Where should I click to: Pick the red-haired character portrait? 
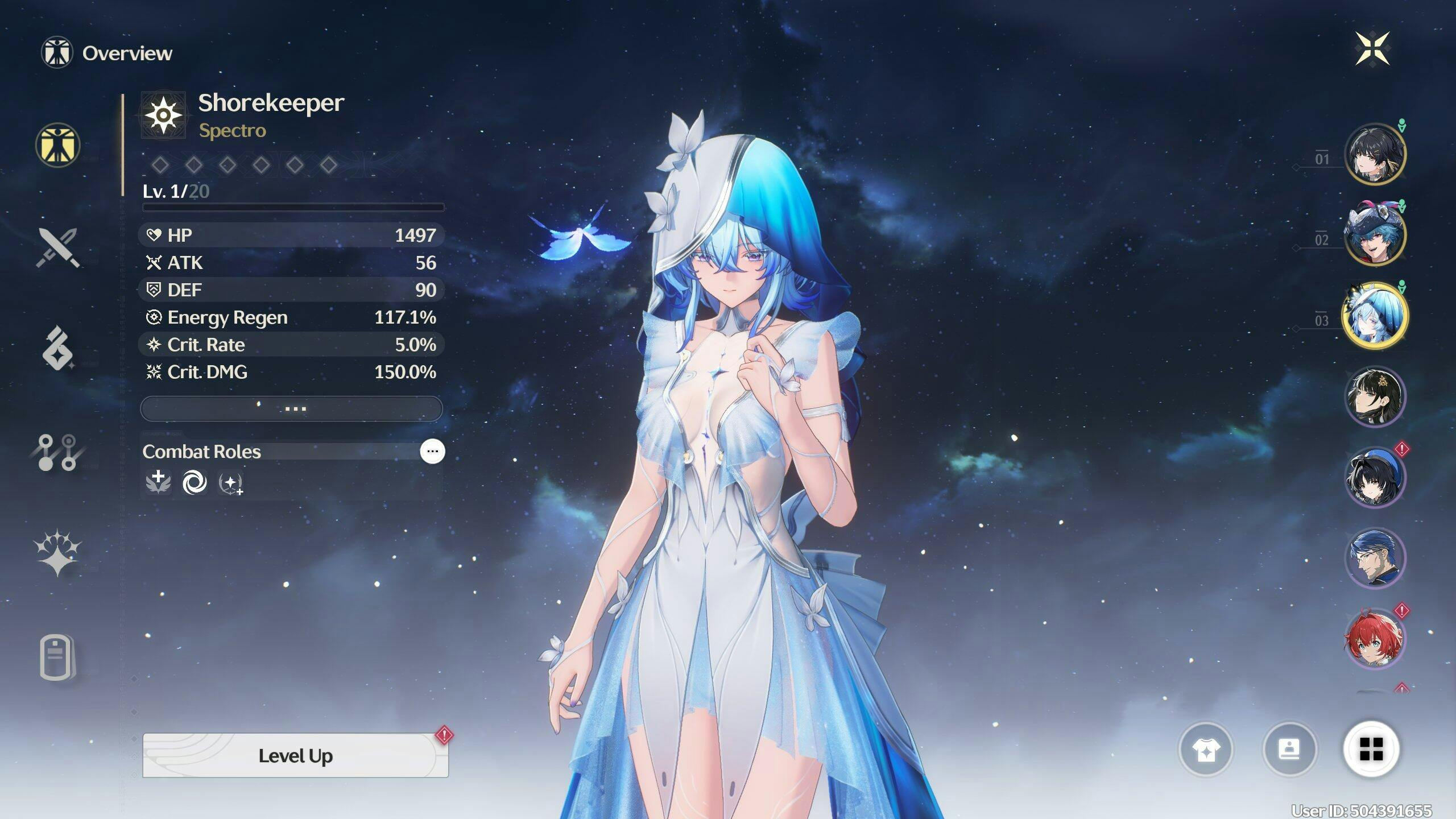1375,638
